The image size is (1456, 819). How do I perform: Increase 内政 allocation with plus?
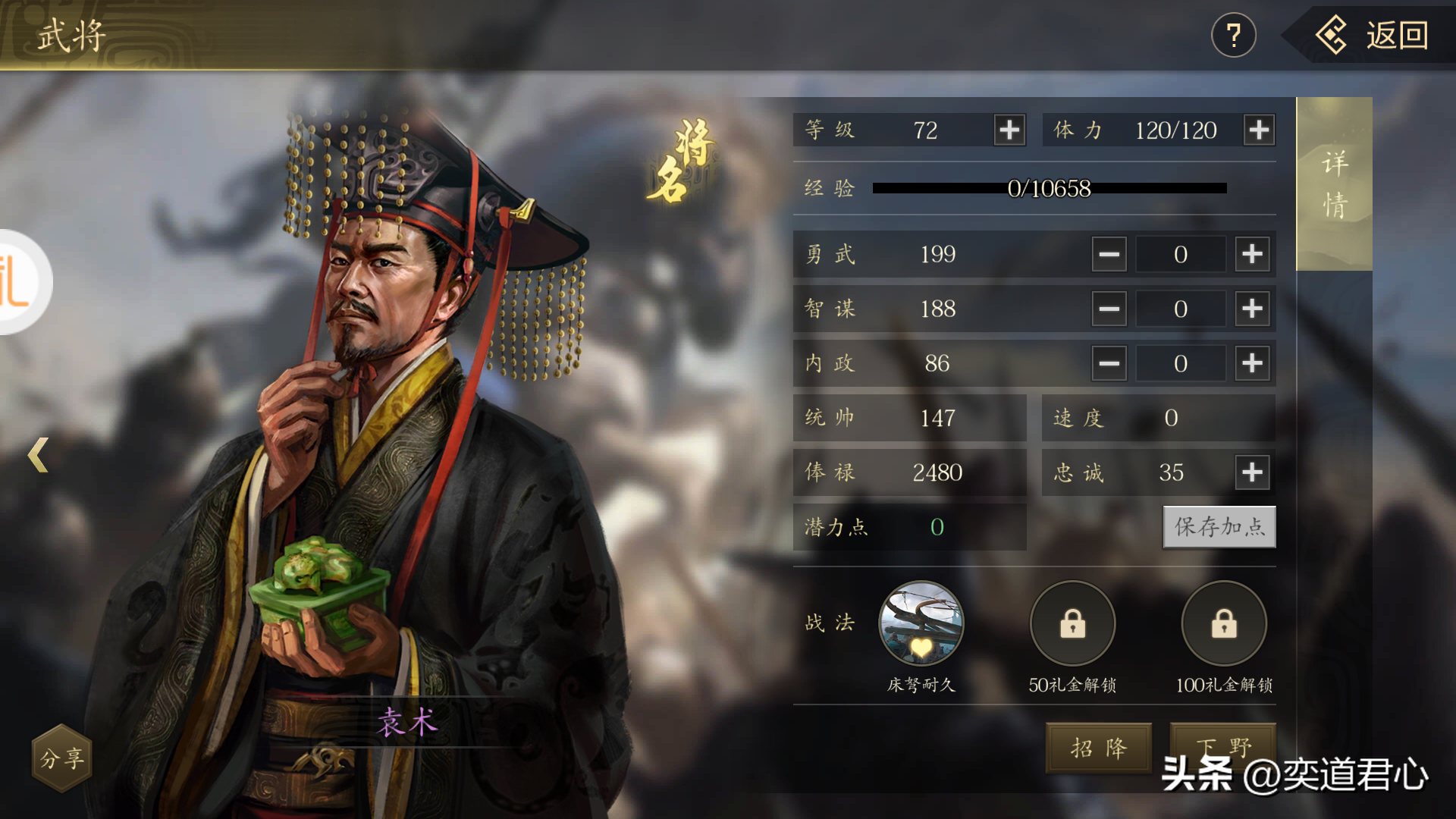[x=1252, y=363]
